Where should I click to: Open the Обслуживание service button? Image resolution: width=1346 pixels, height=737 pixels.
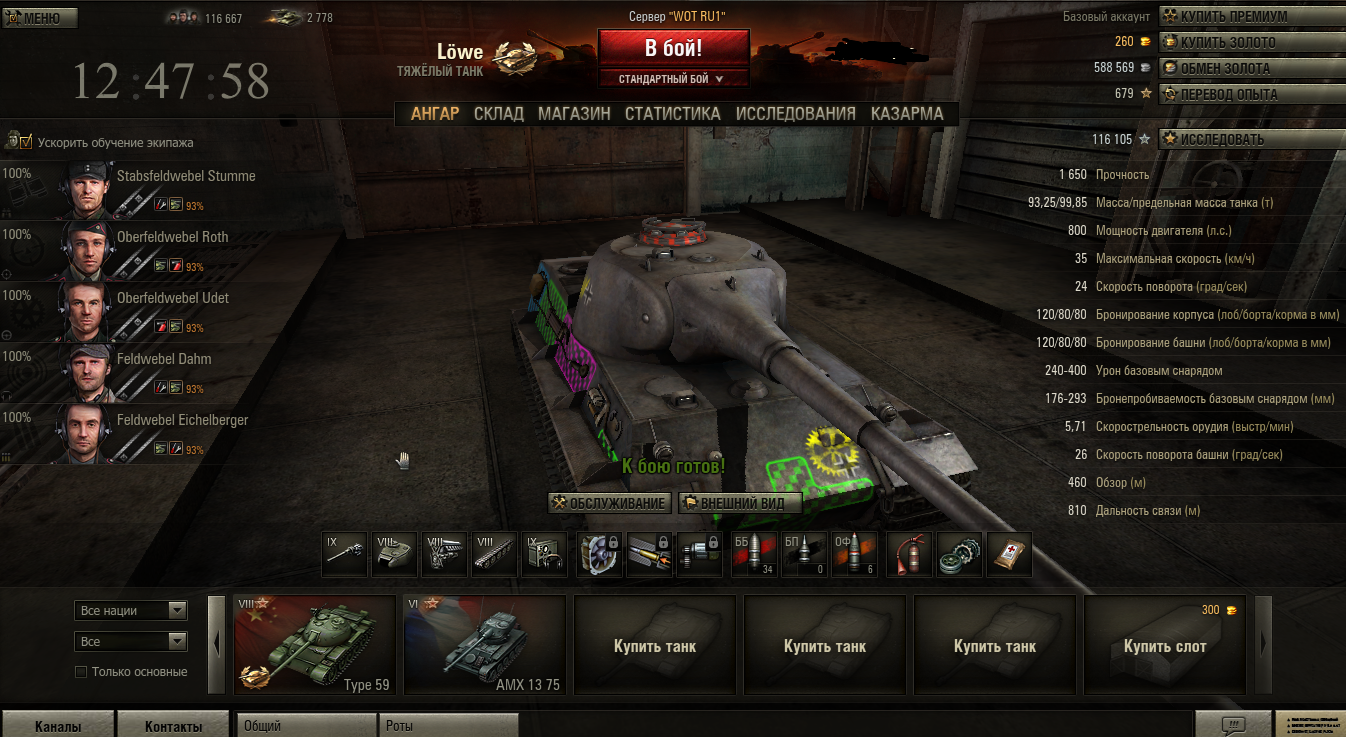click(x=609, y=503)
